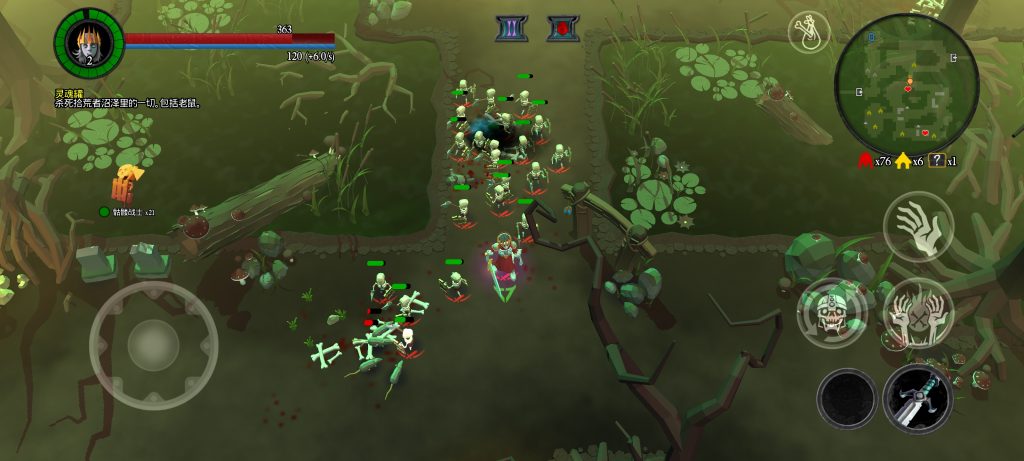Cast the skeletal hand spell
1024x461 pixels.
pyautogui.click(x=917, y=225)
